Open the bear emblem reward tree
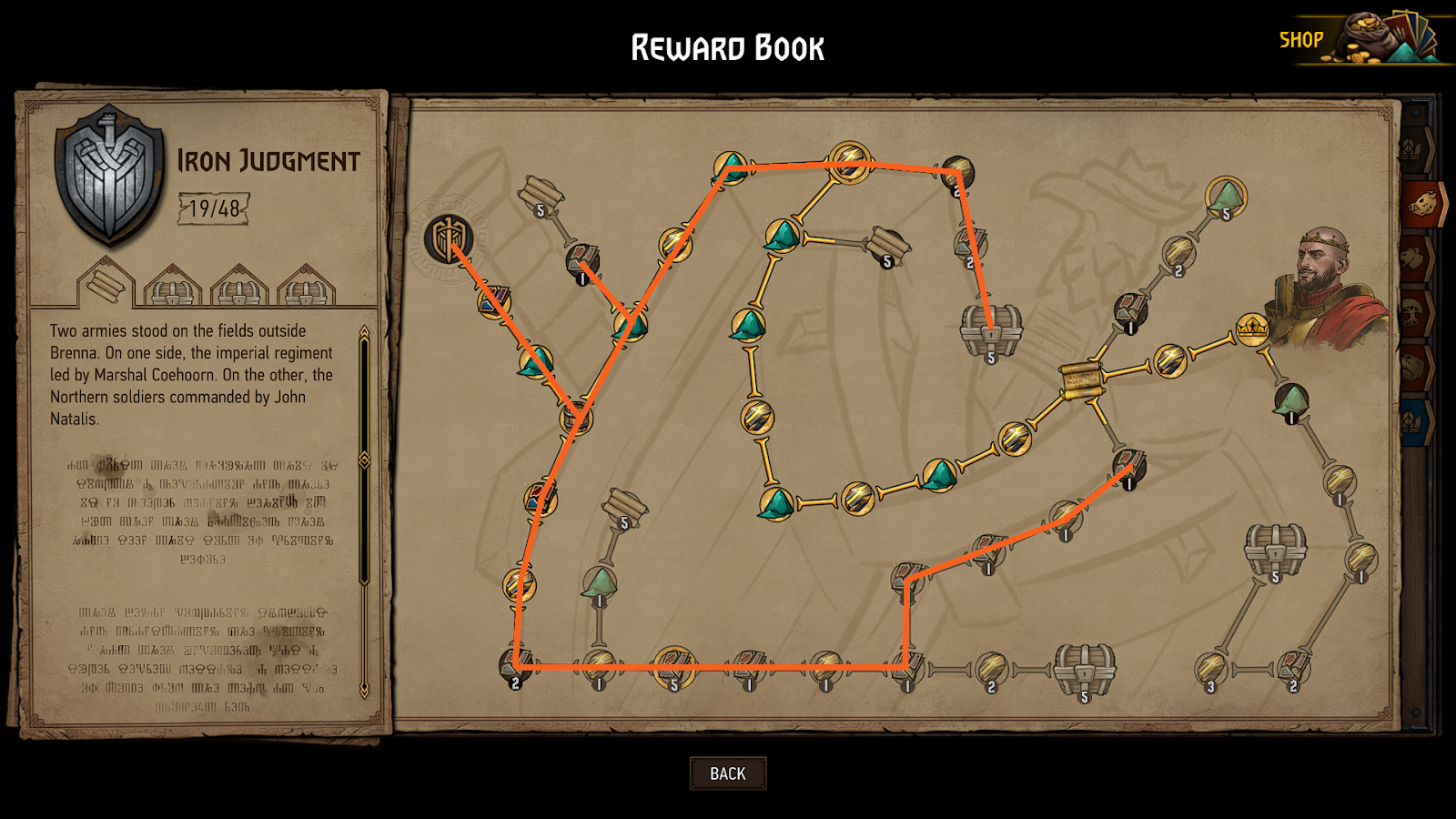The image size is (1456, 819). click(1413, 367)
